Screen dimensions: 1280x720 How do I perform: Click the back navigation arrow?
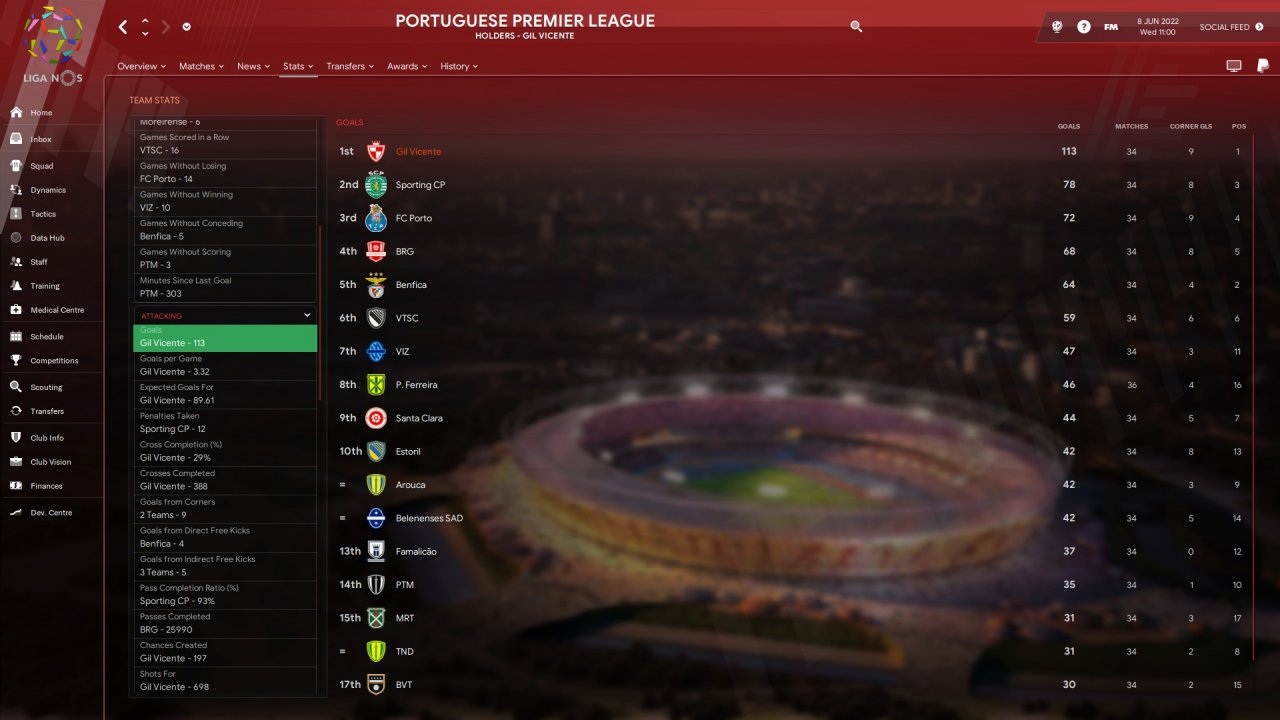coord(123,27)
